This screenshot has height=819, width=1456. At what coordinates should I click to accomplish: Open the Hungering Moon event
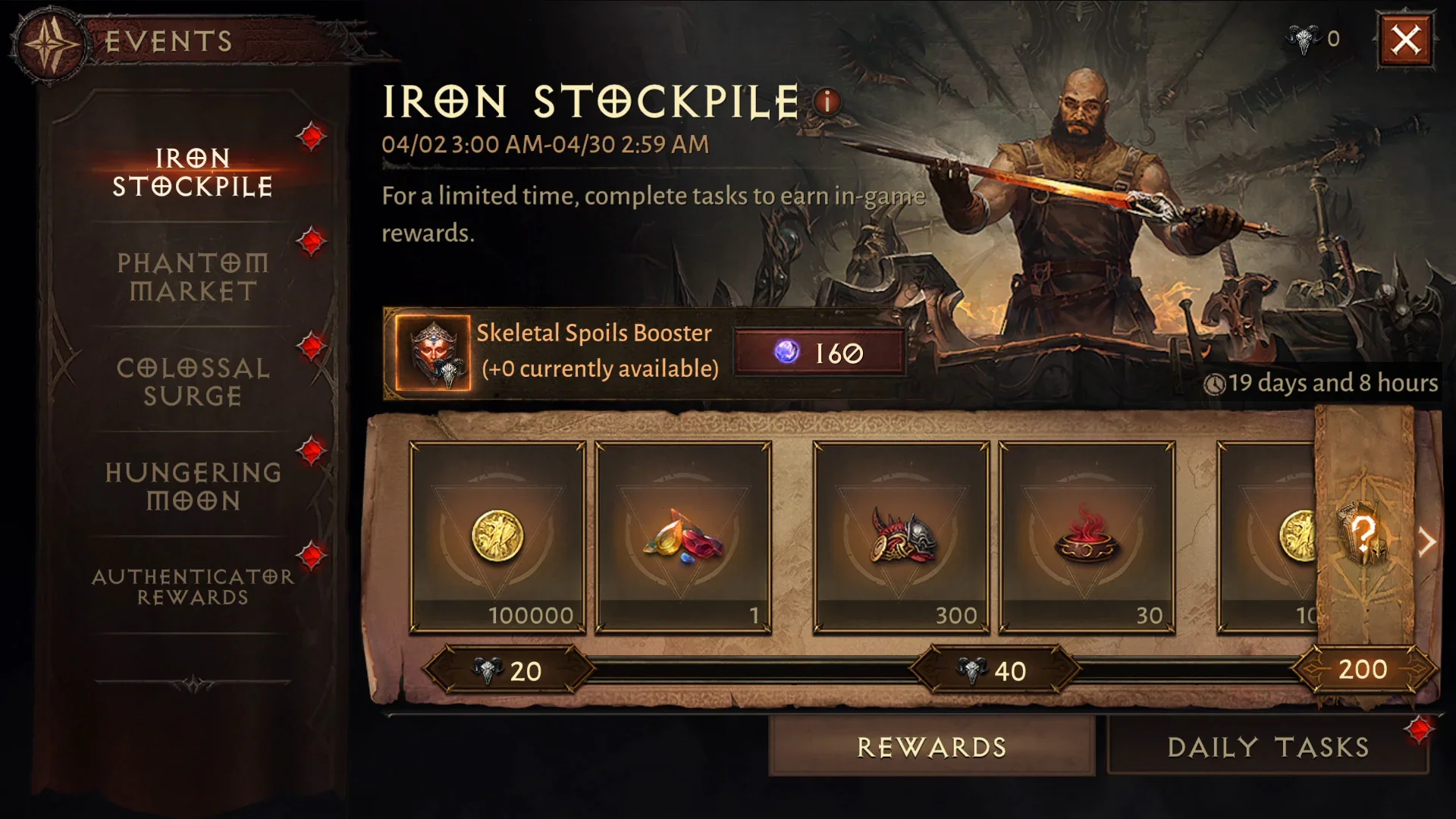coord(193,487)
